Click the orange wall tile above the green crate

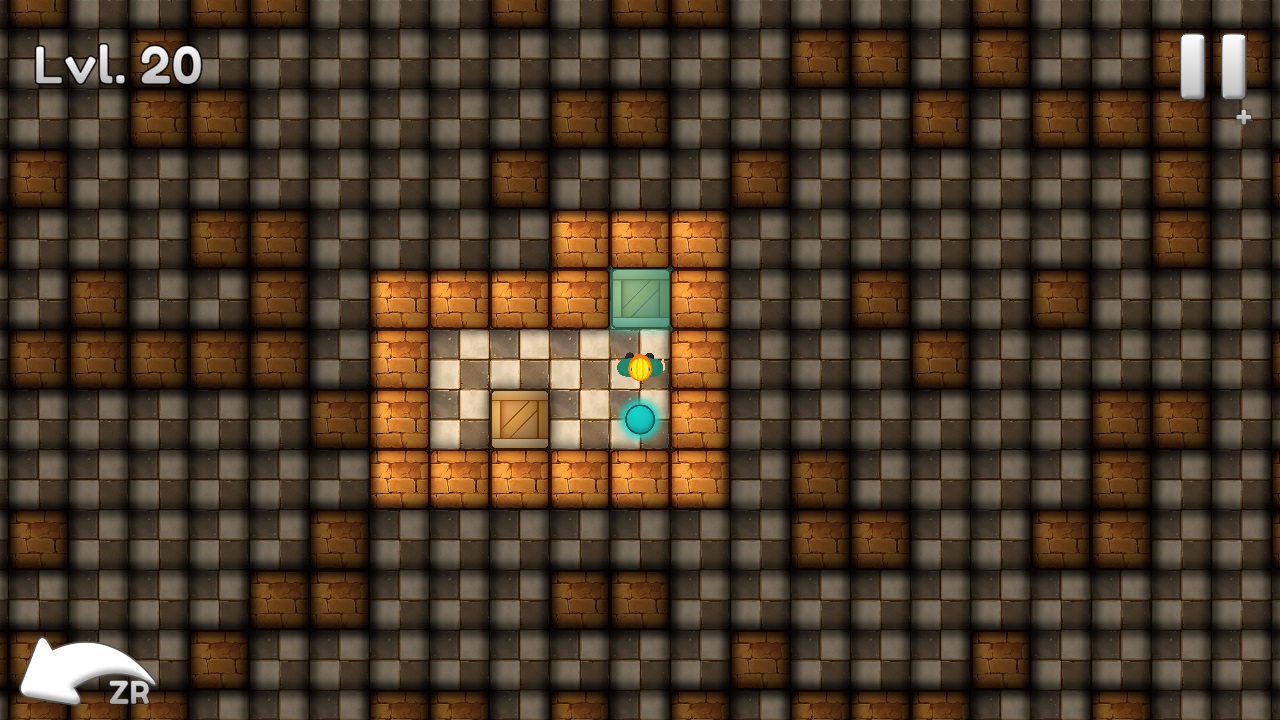click(x=640, y=240)
